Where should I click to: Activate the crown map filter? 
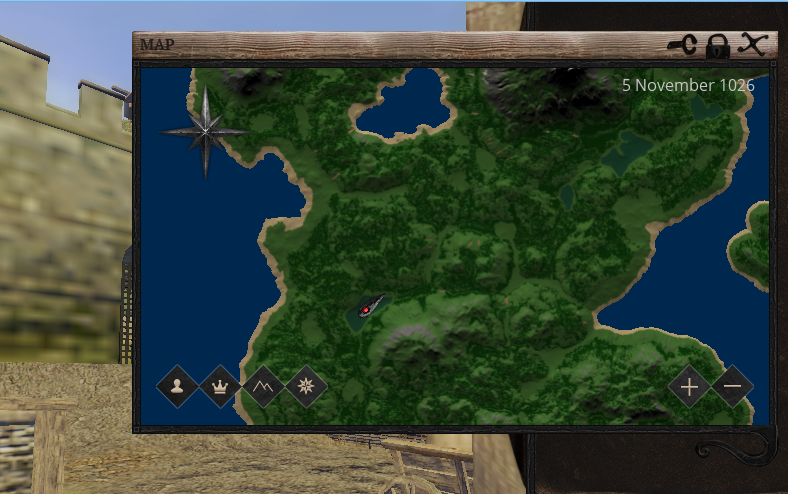220,385
